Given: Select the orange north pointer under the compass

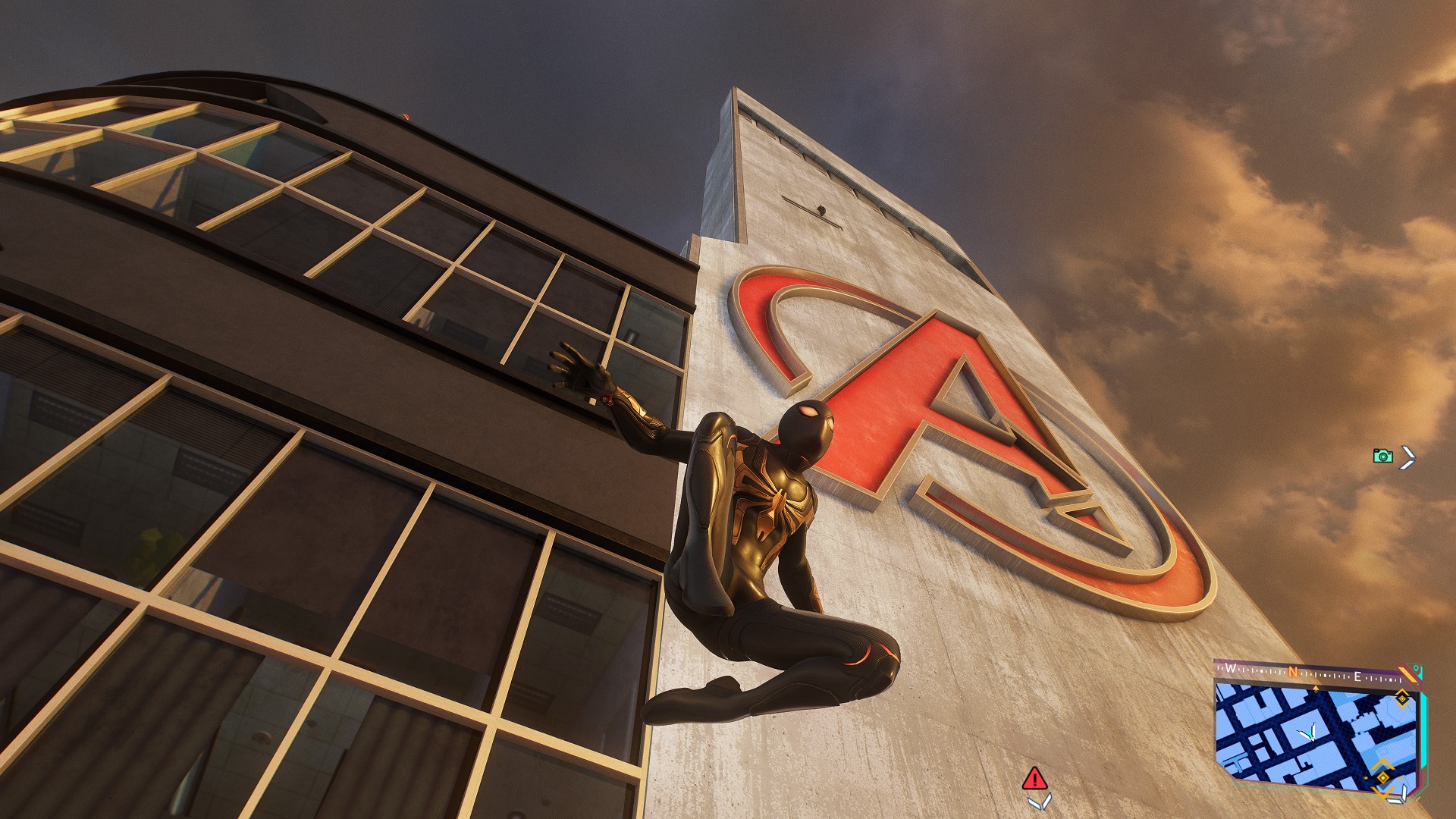Looking at the screenshot, I should pyautogui.click(x=1316, y=688).
